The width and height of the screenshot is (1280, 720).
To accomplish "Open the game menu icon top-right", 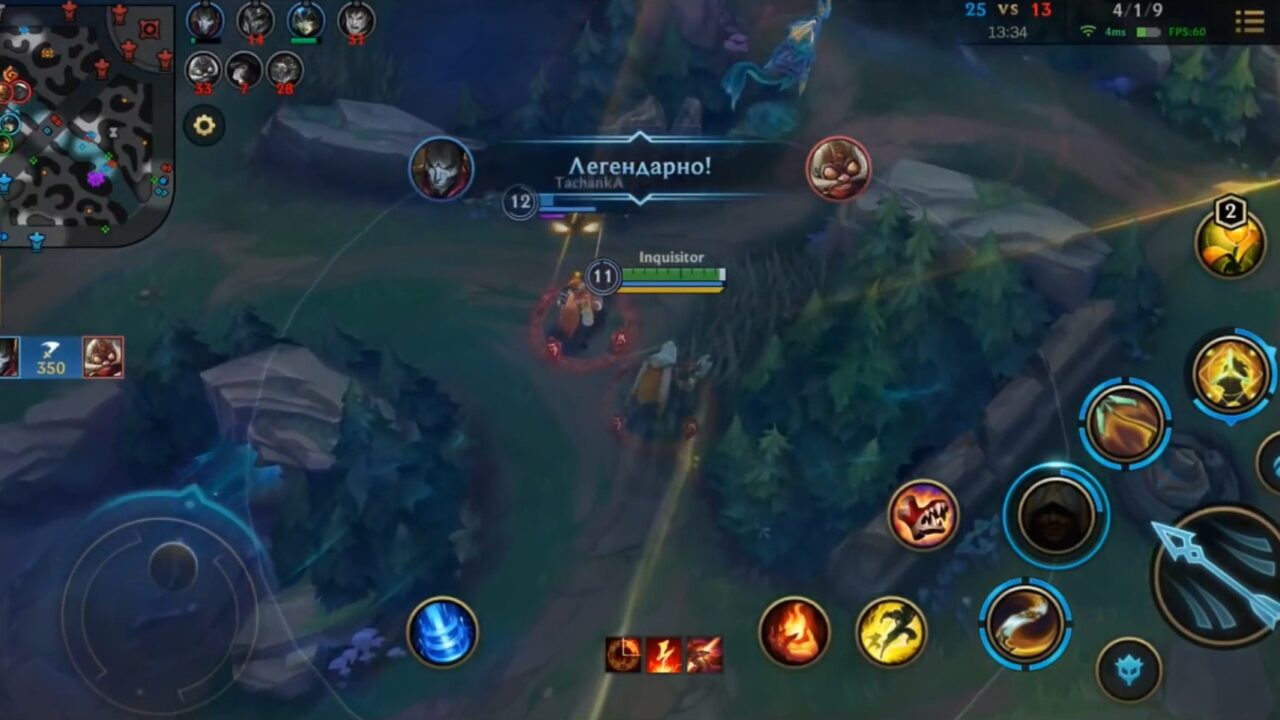I will pos(1248,20).
